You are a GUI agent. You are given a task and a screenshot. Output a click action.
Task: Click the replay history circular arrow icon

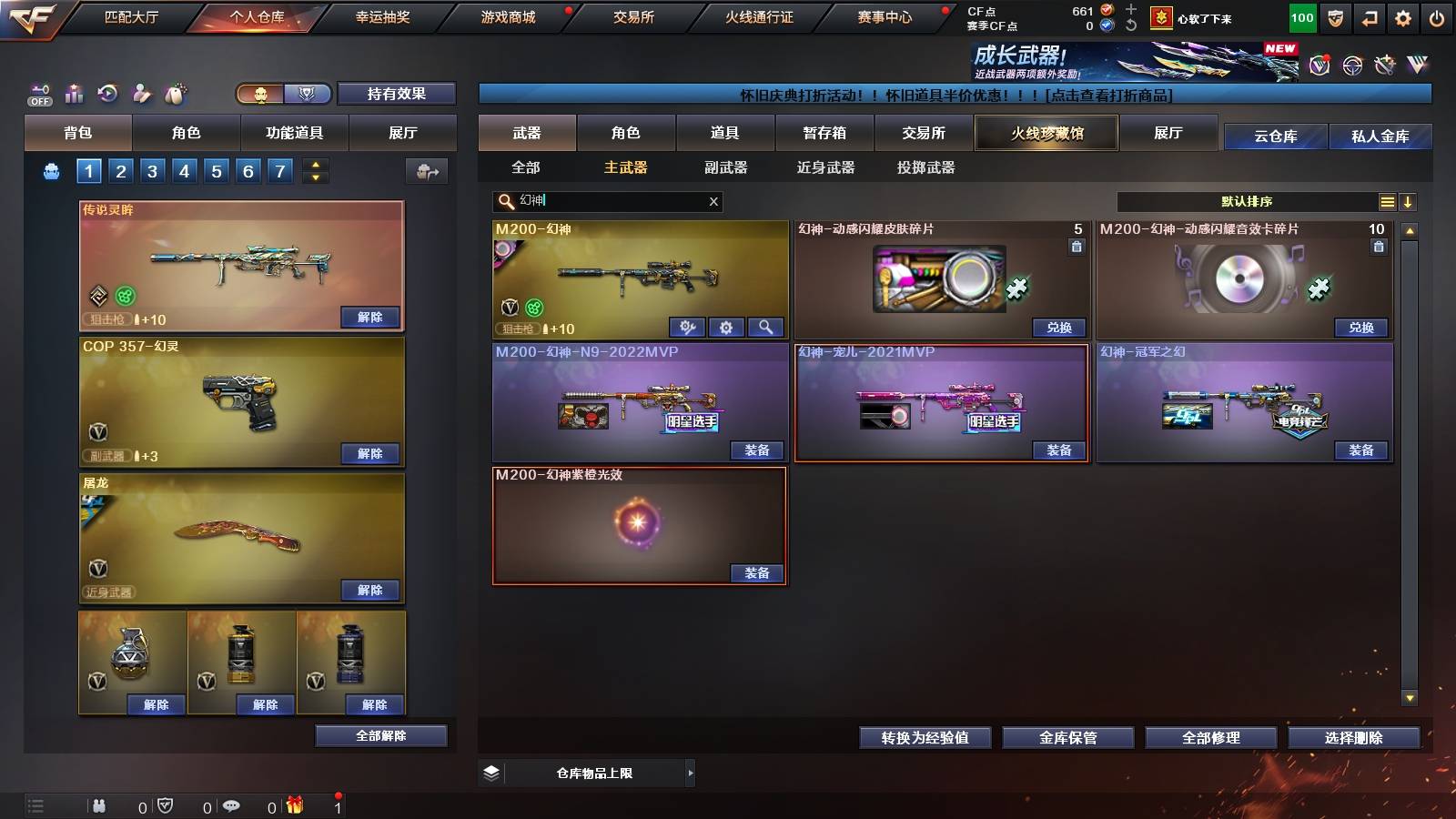107,94
